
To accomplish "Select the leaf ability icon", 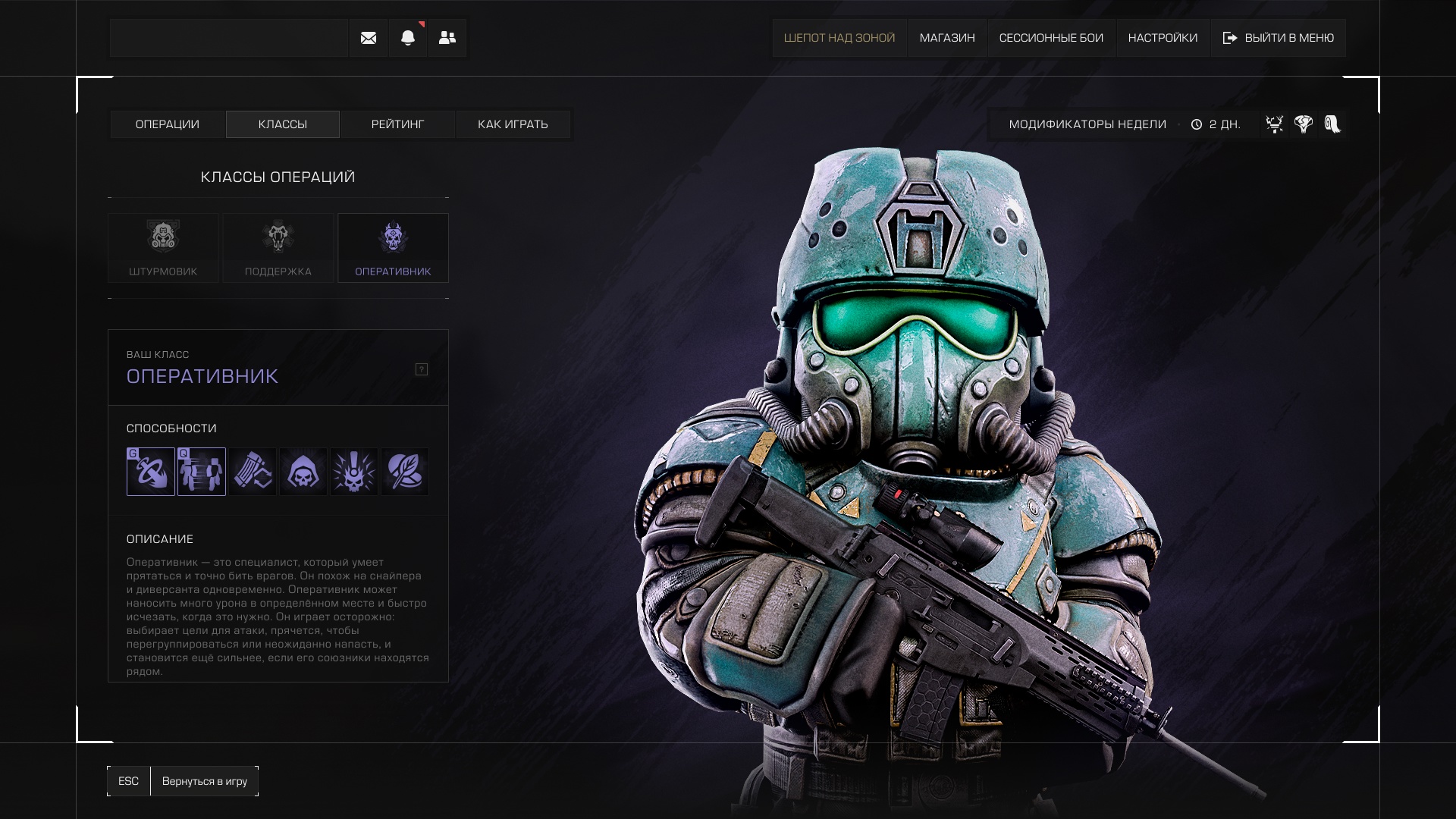I will [405, 472].
